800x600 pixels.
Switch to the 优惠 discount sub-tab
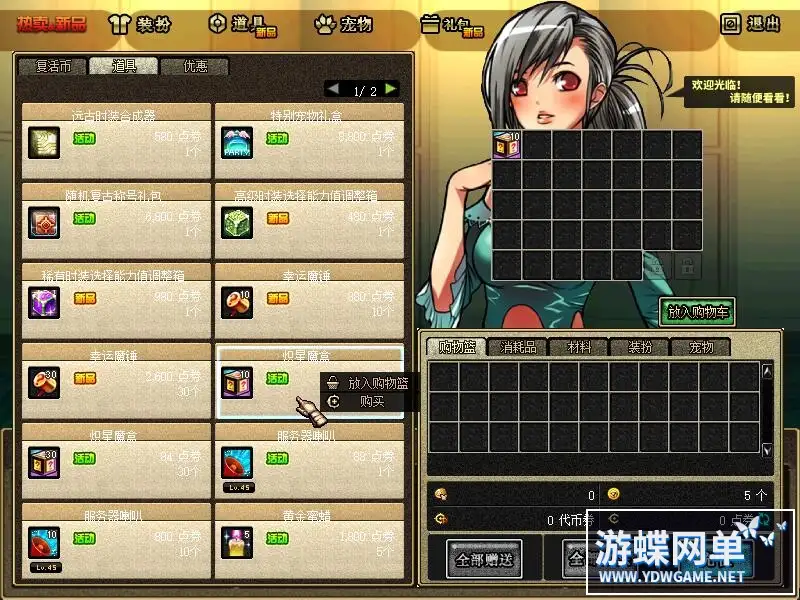tap(195, 67)
